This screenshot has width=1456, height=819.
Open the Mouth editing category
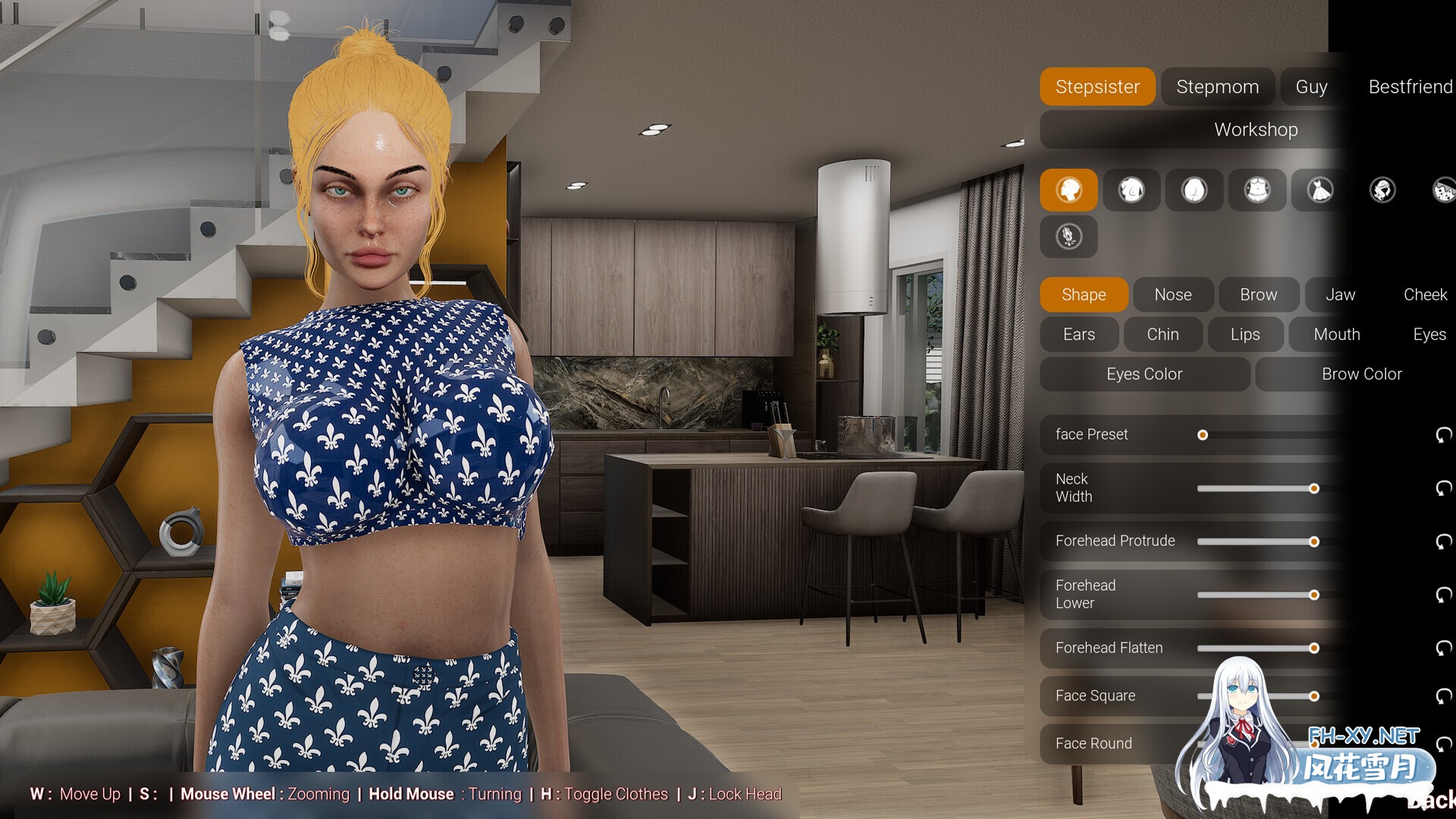click(x=1336, y=334)
